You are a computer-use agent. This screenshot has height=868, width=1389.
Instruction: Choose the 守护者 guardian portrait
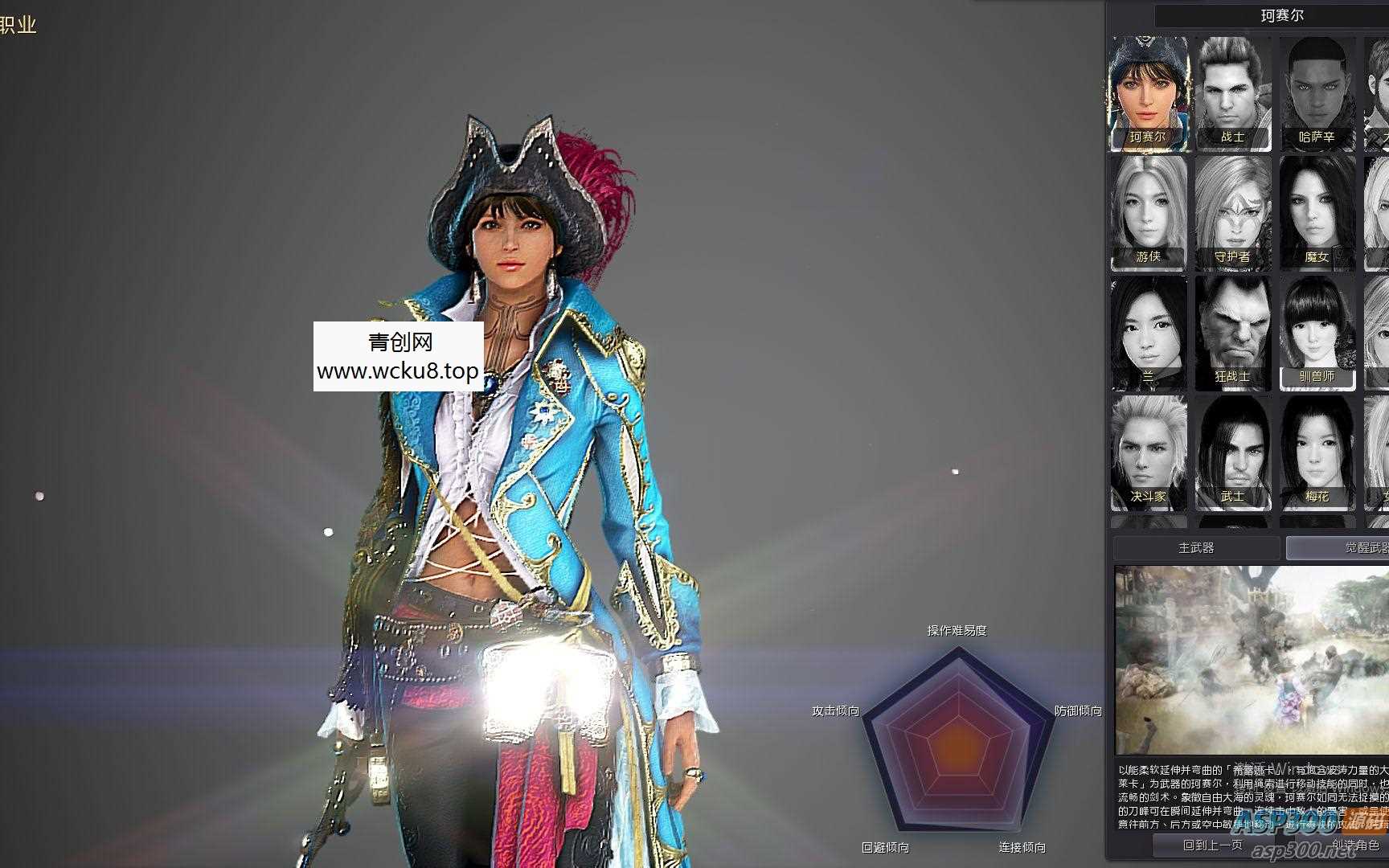click(x=1232, y=212)
